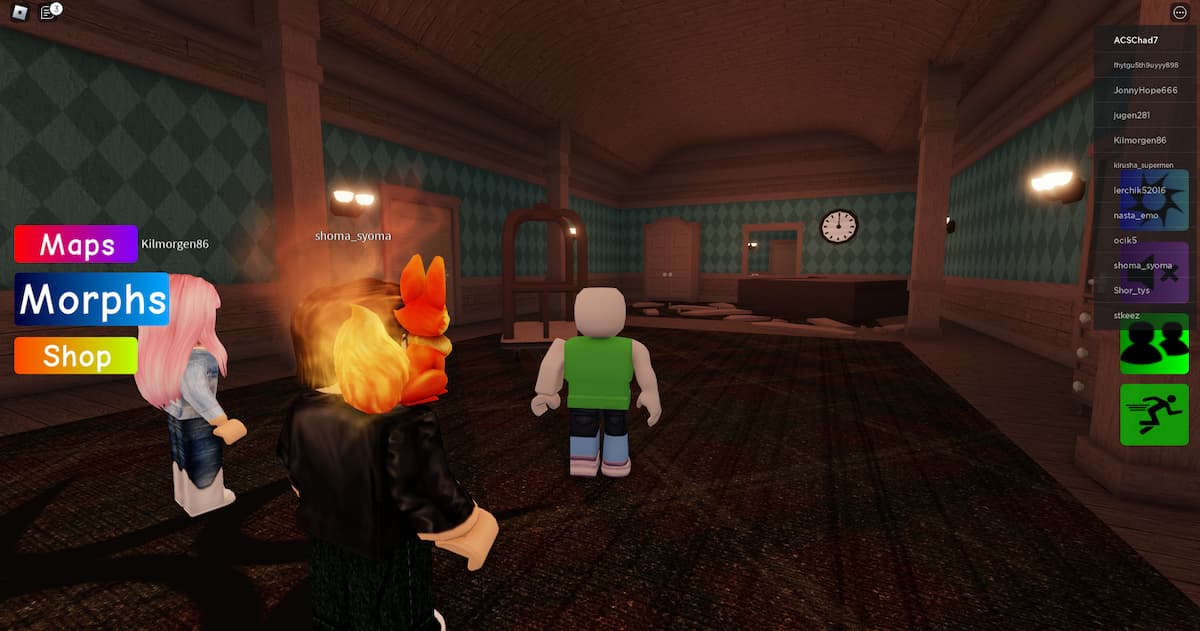1200x631 pixels.
Task: Click the three-dots options button
Action: pyautogui.click(x=1179, y=12)
